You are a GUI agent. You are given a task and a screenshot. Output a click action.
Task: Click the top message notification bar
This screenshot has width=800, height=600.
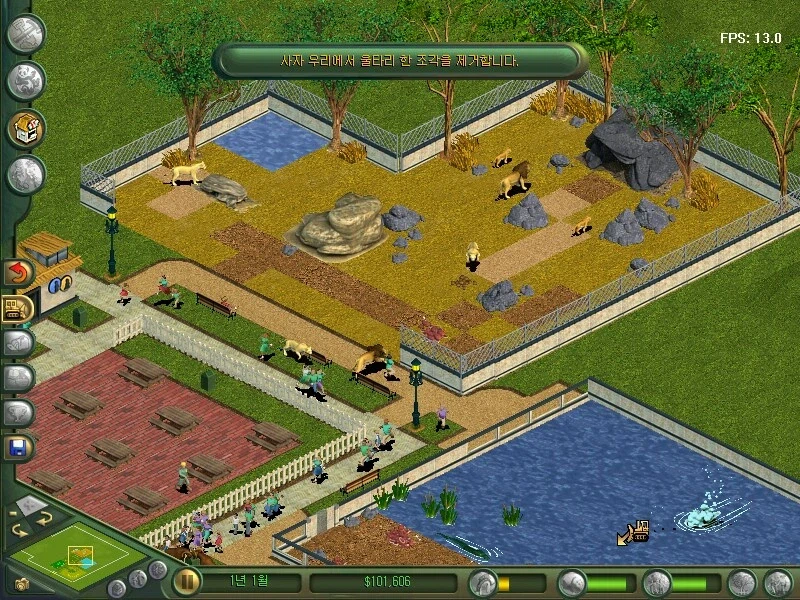point(399,60)
